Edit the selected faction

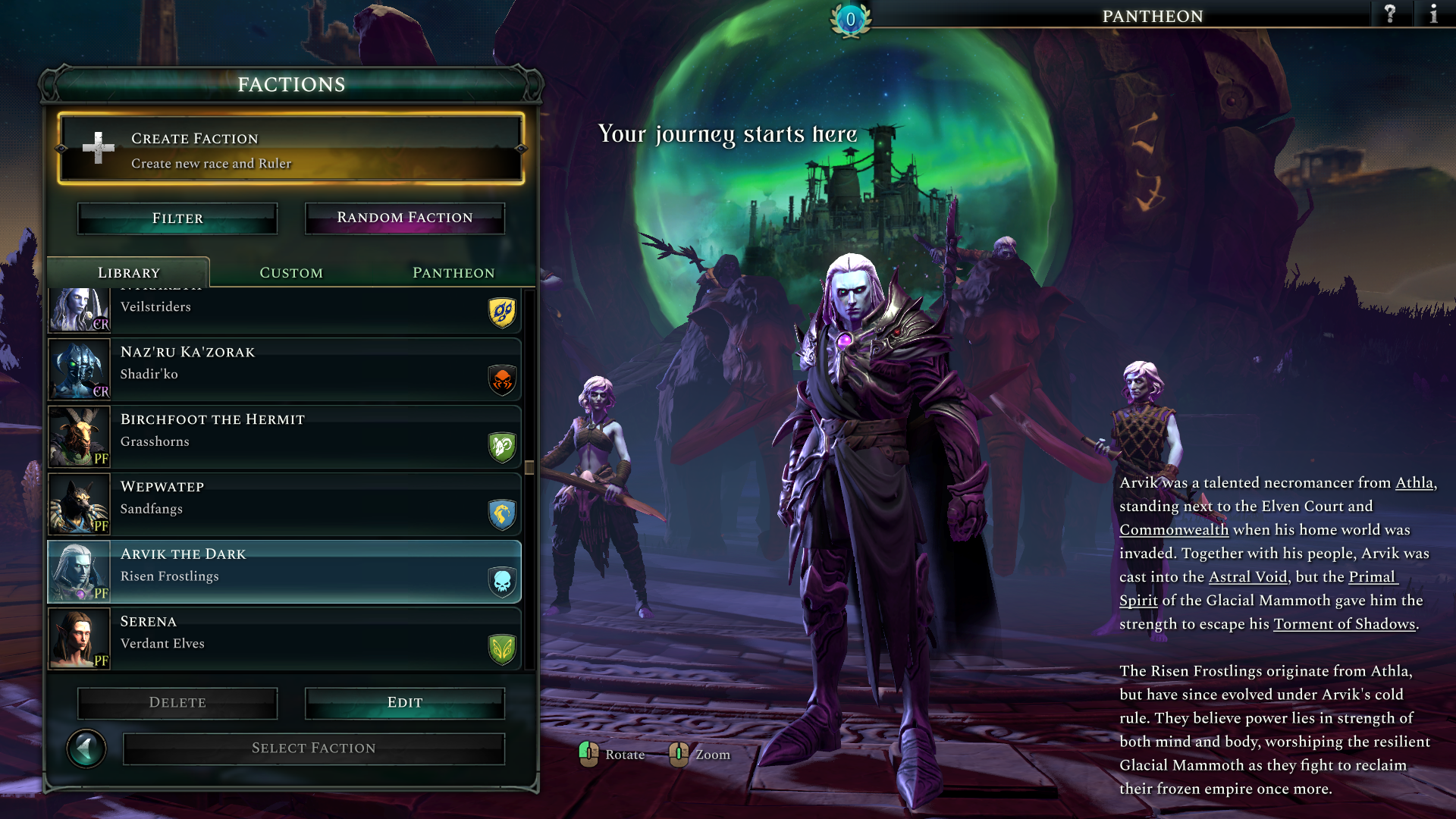[x=404, y=703]
